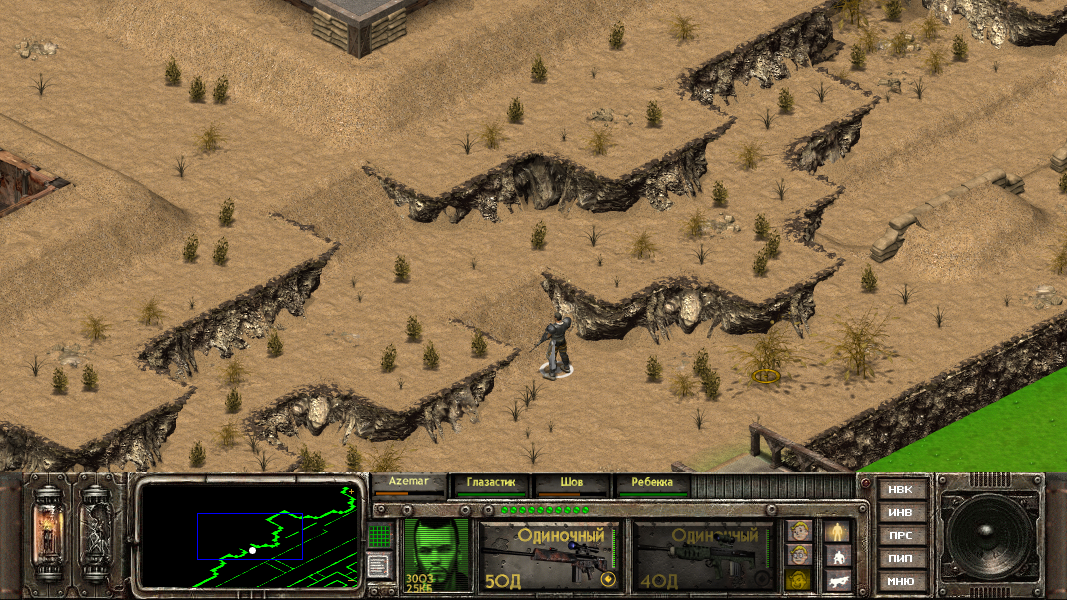Choose the highlighted yellow Vault Boy icon

(x=798, y=579)
